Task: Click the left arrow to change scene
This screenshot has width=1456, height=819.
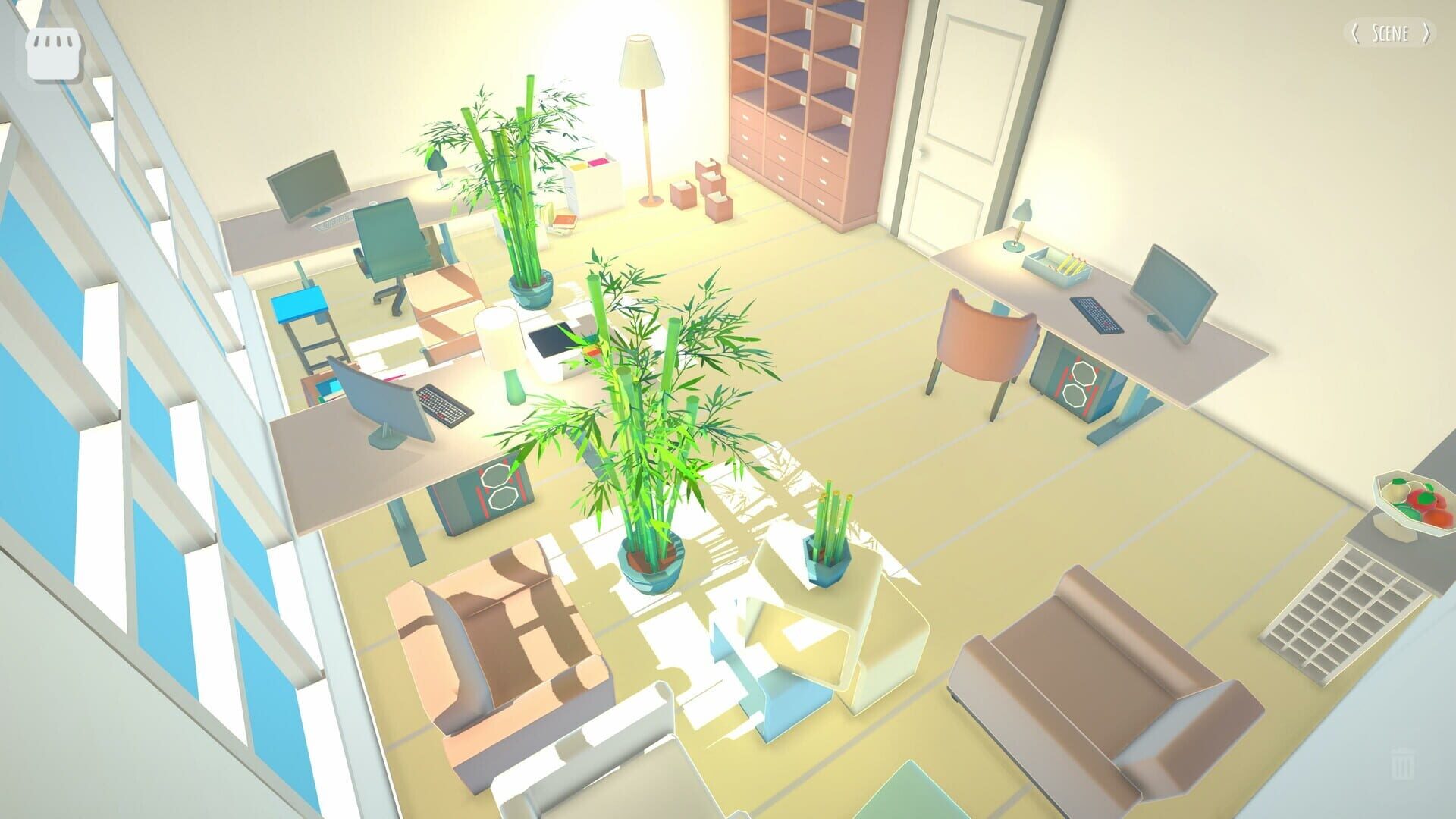Action: pyautogui.click(x=1356, y=33)
